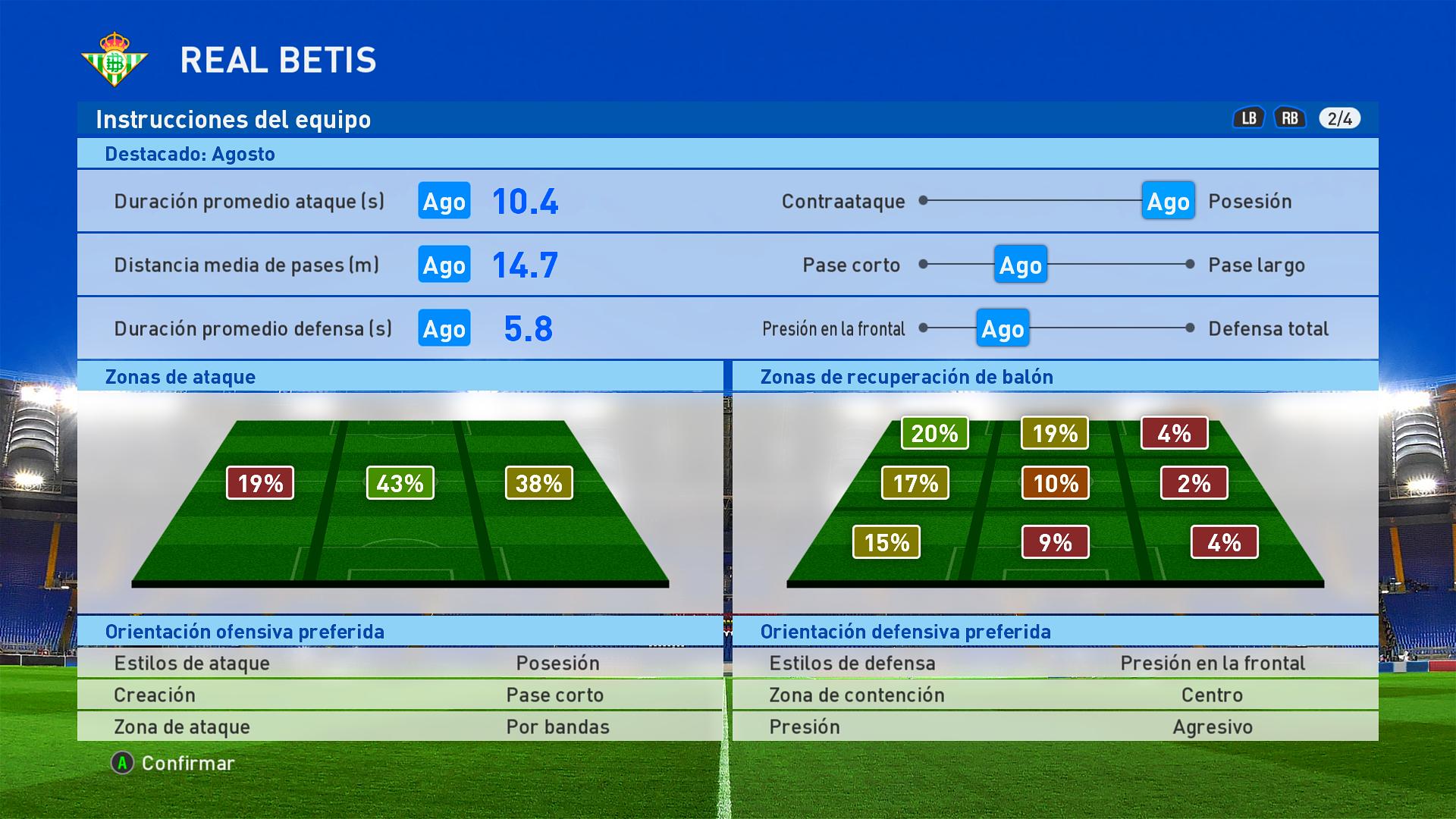This screenshot has width=1456, height=819.
Task: Choose the Zona de contención row
Action: coord(1055,695)
